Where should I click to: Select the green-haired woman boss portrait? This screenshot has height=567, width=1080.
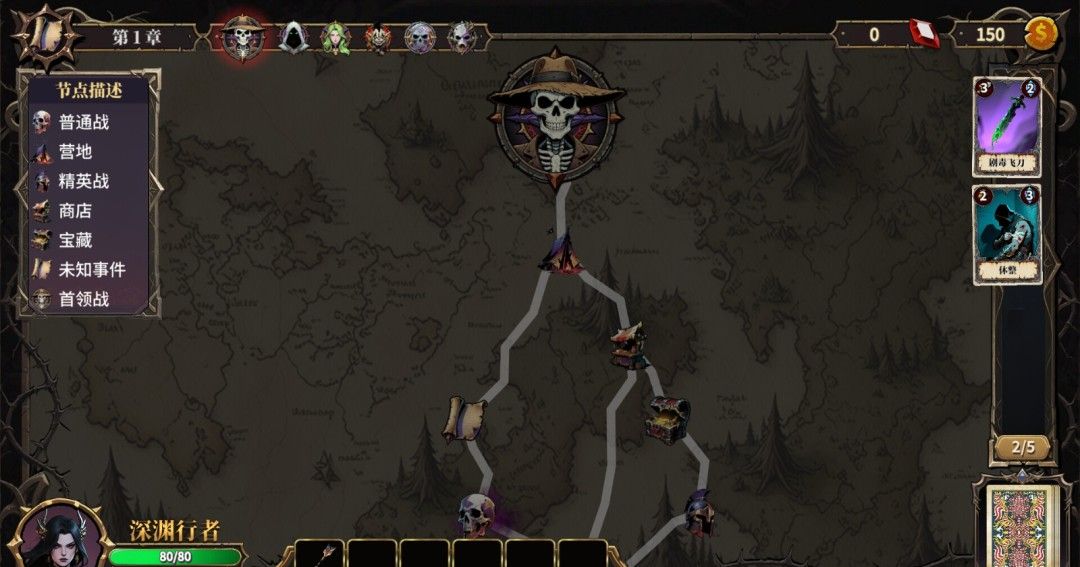pyautogui.click(x=335, y=38)
